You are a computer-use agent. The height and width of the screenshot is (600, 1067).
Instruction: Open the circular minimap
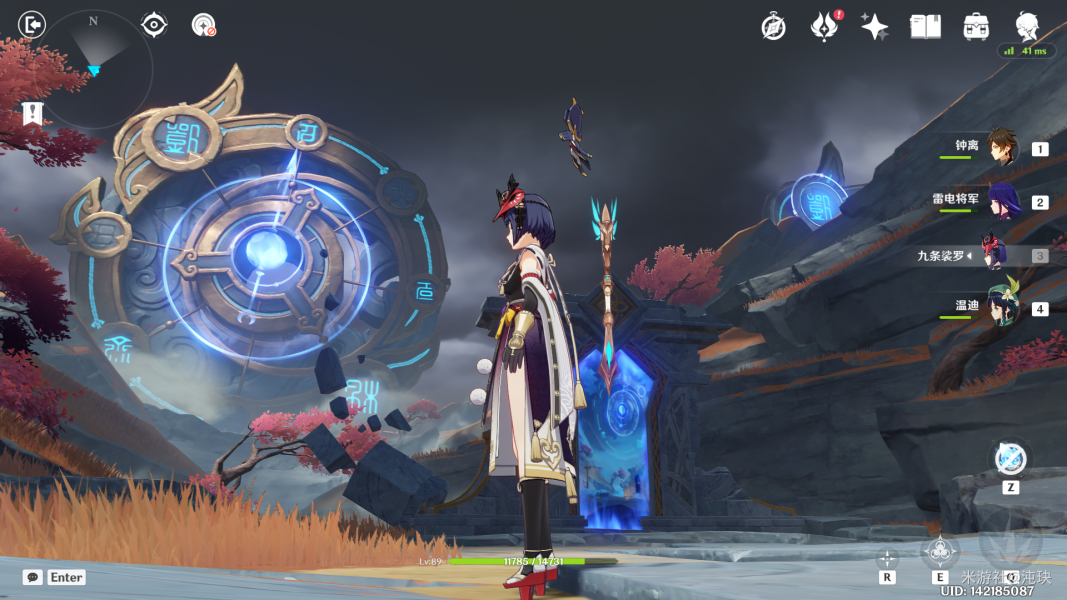(95, 70)
